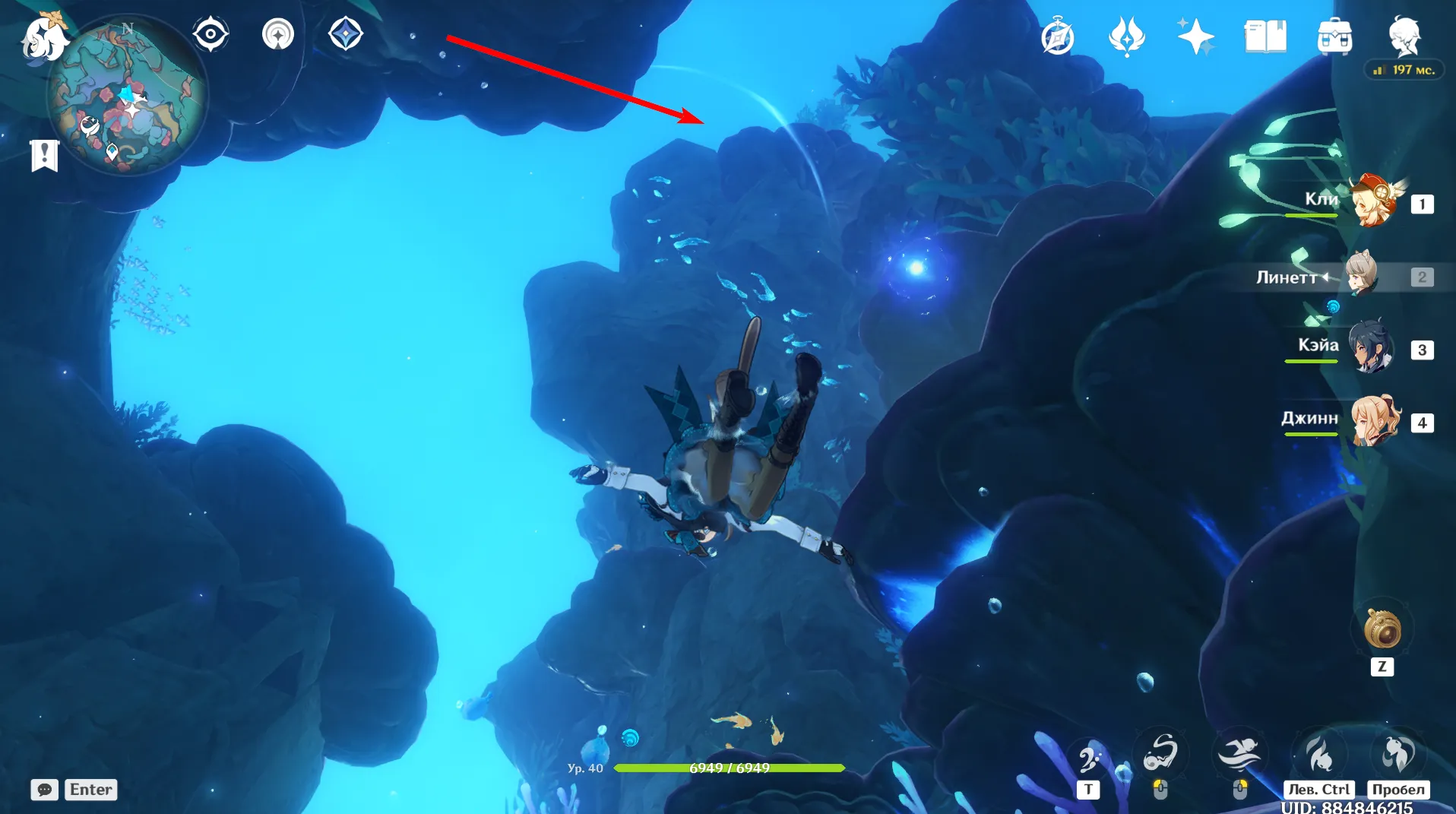Click the ascend icon above Пробел
Screen dimensions: 1456x814
pos(1398,753)
